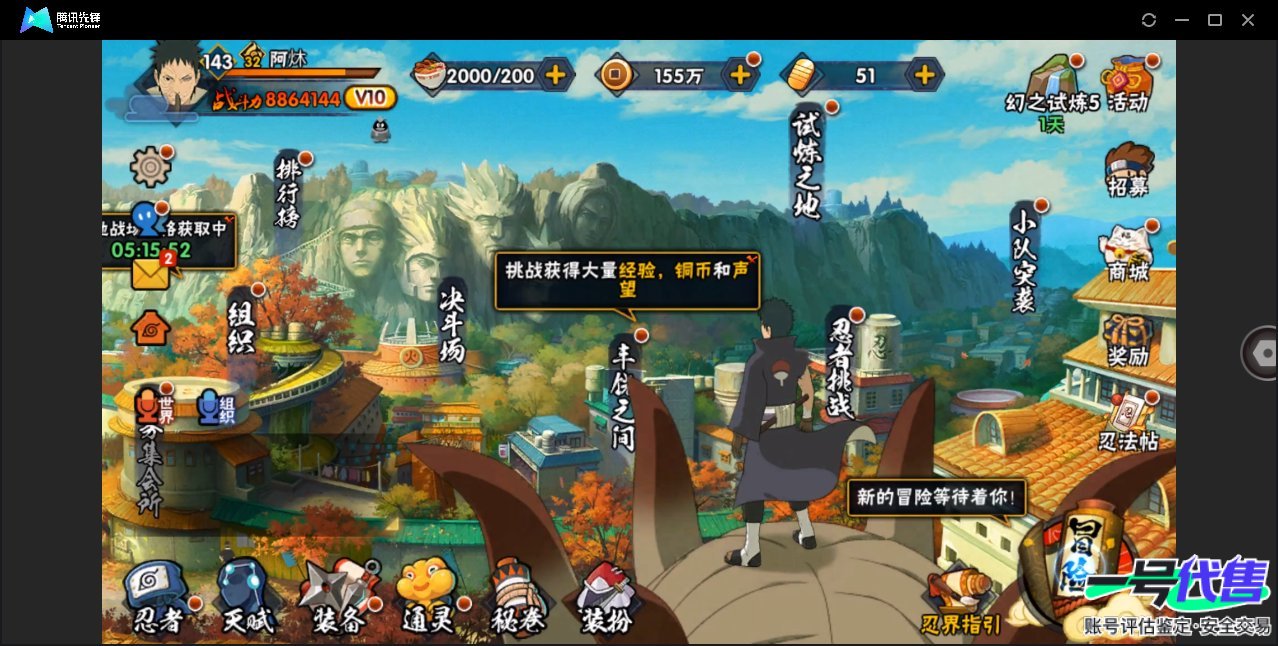Enter 幻之试炼5 trial event

pyautogui.click(x=1052, y=88)
